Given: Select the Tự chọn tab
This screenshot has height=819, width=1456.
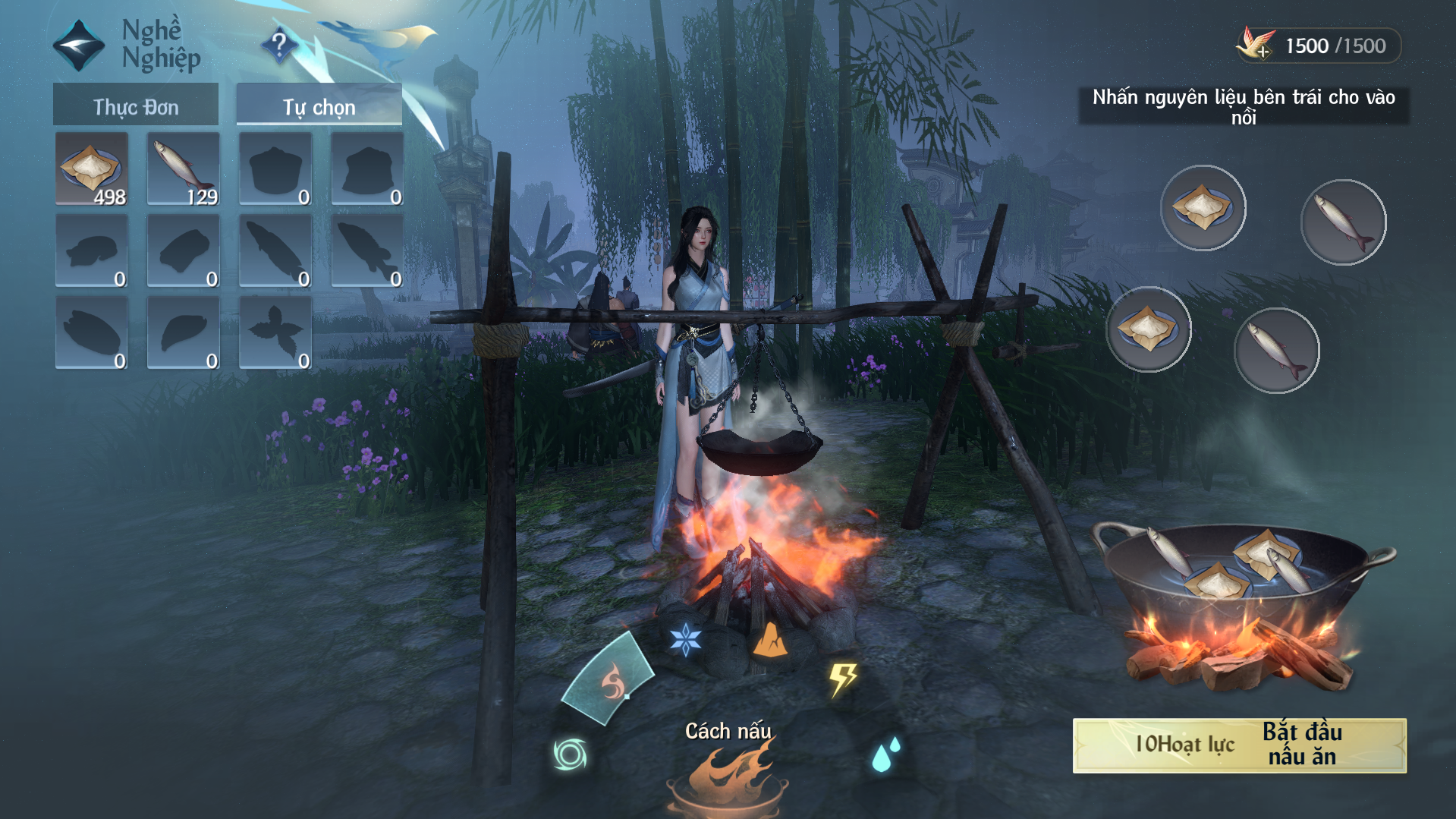Looking at the screenshot, I should tap(319, 106).
